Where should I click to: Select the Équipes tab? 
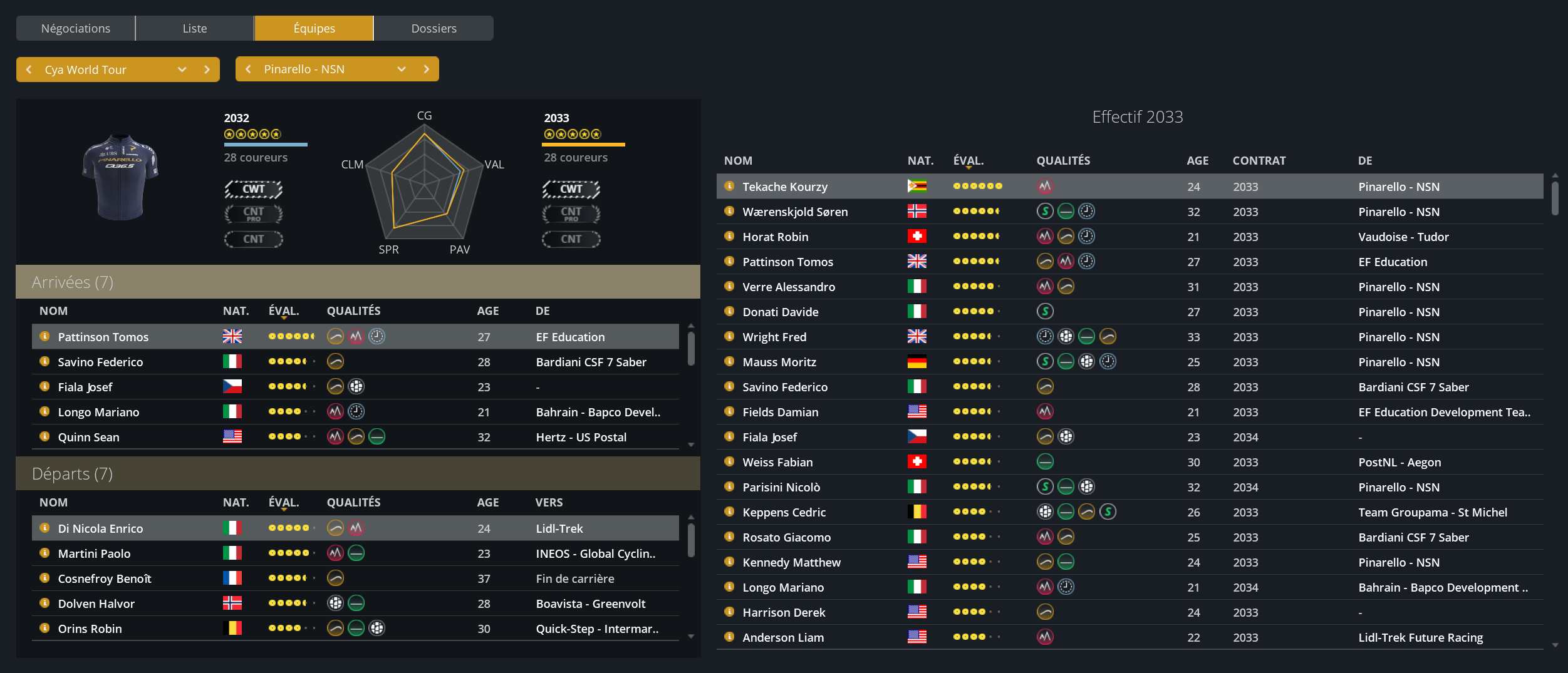pyautogui.click(x=314, y=28)
